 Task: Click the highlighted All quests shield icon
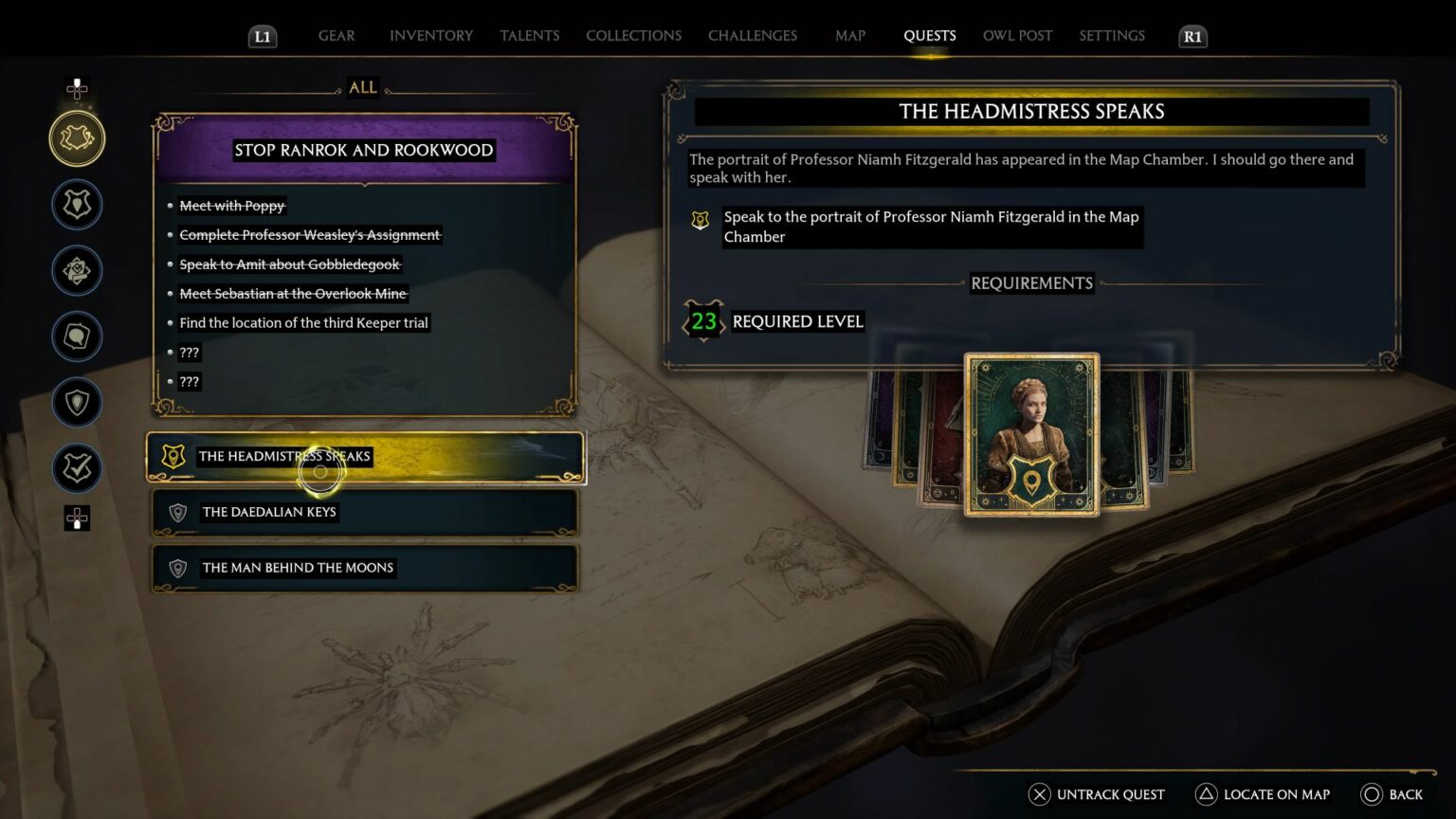tap(77, 137)
